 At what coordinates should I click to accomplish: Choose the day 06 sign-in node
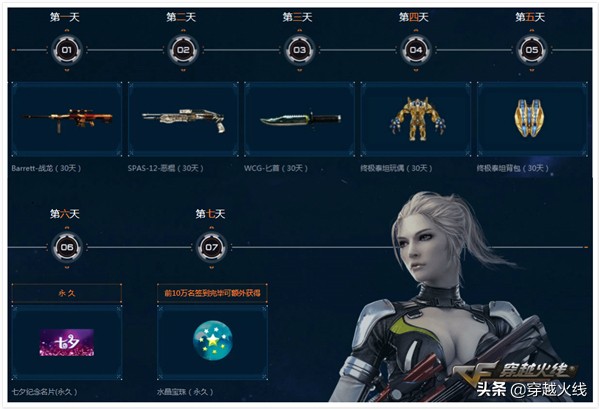click(x=67, y=247)
